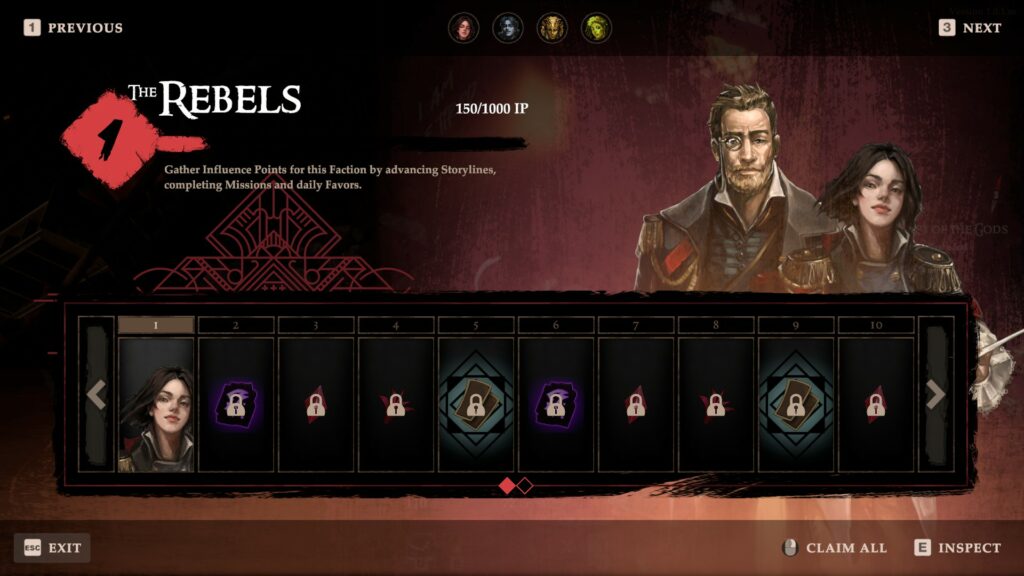Select the dark-haired woman faction portrait at top

463,28
